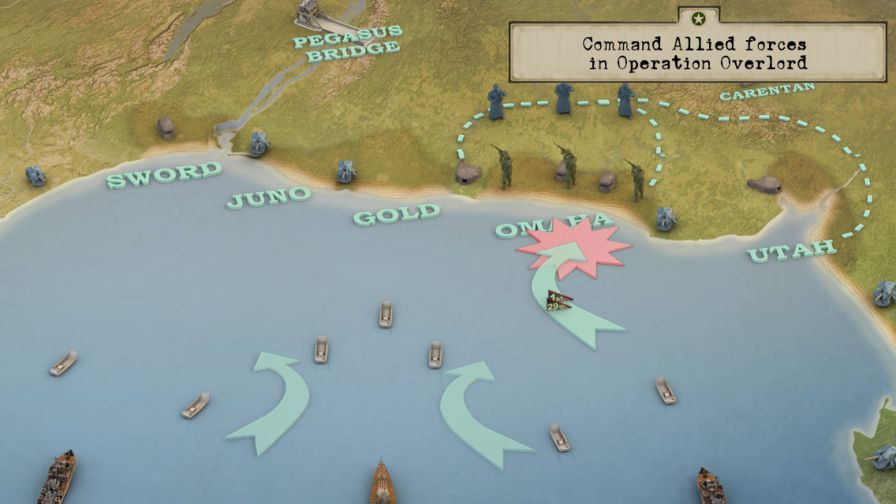Select the Pegasus Bridge map label

pos(347,44)
